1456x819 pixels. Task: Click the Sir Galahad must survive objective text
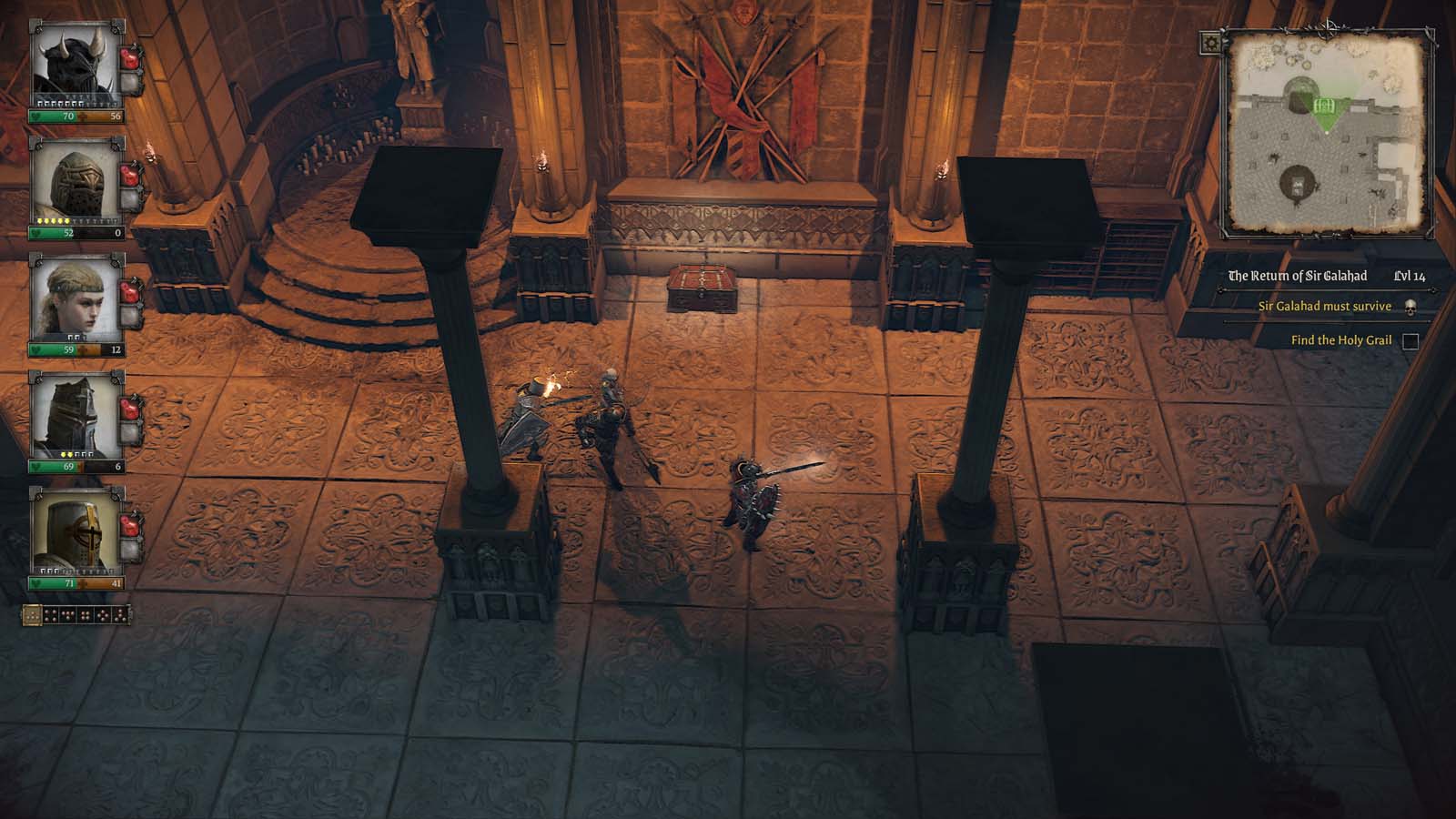(x=1324, y=308)
